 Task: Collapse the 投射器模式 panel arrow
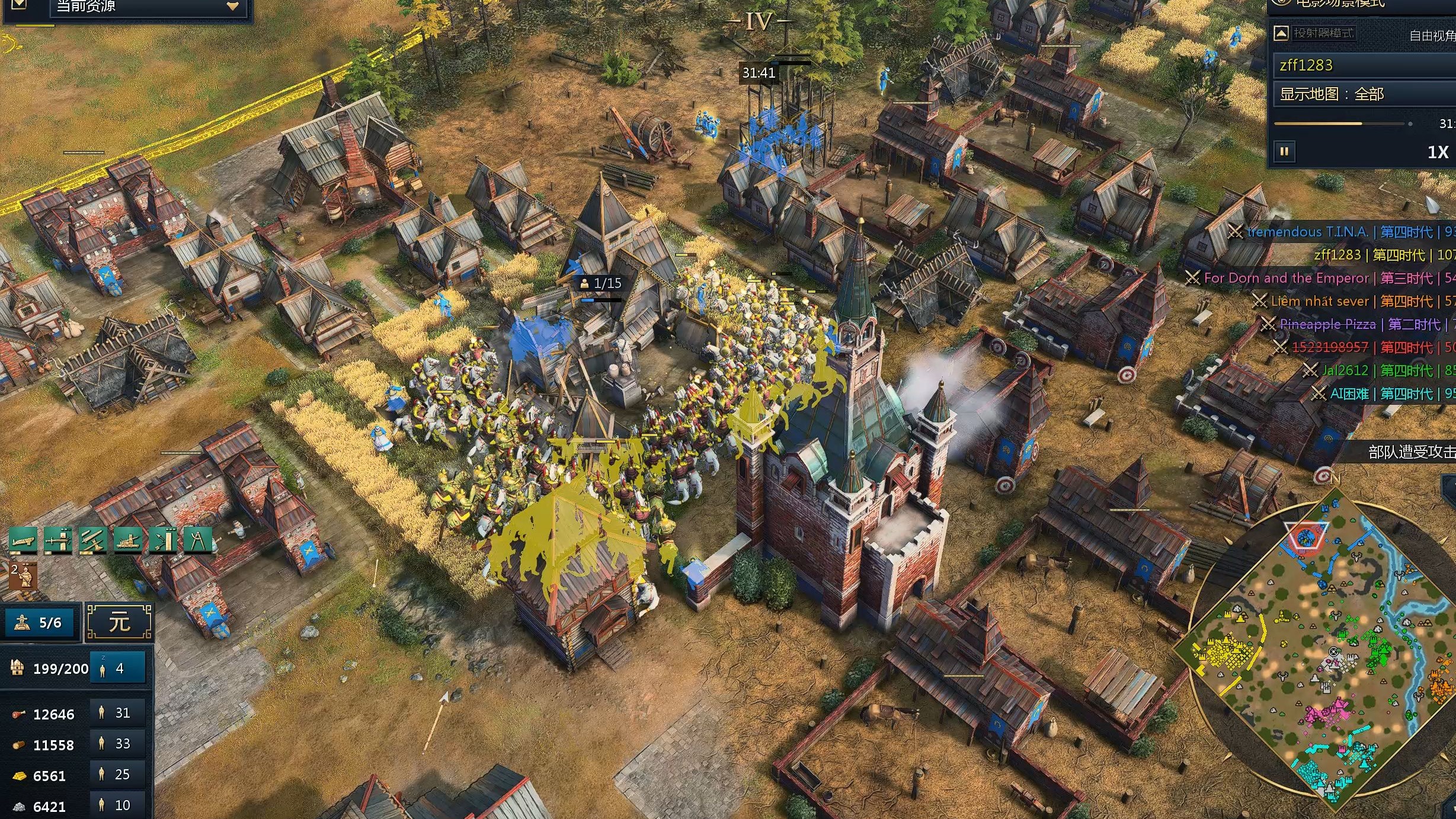(1281, 33)
